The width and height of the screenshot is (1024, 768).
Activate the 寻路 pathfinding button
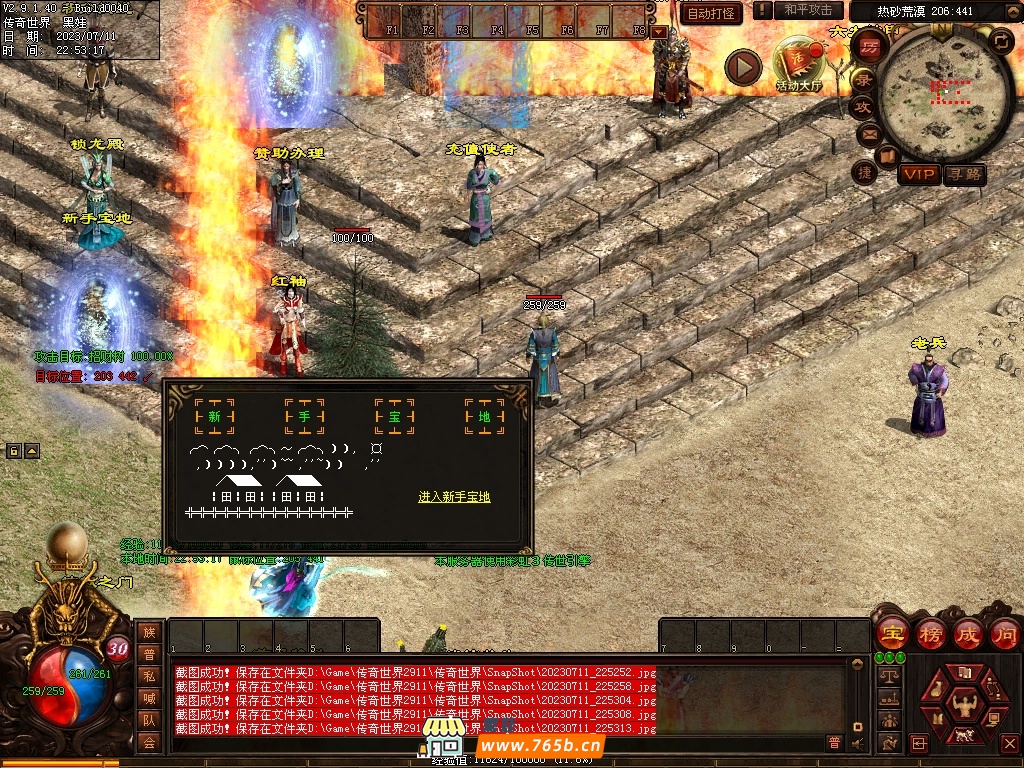click(965, 175)
